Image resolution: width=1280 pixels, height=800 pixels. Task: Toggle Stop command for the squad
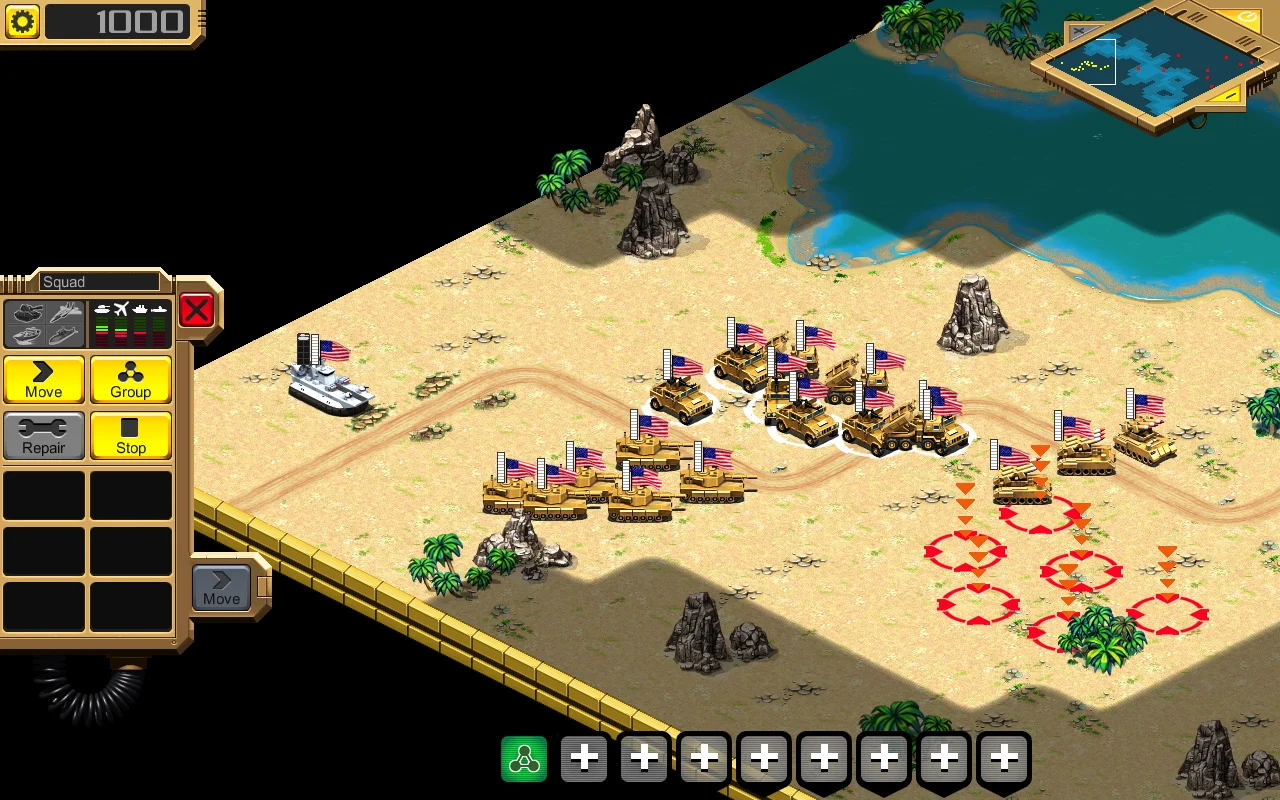tap(131, 436)
